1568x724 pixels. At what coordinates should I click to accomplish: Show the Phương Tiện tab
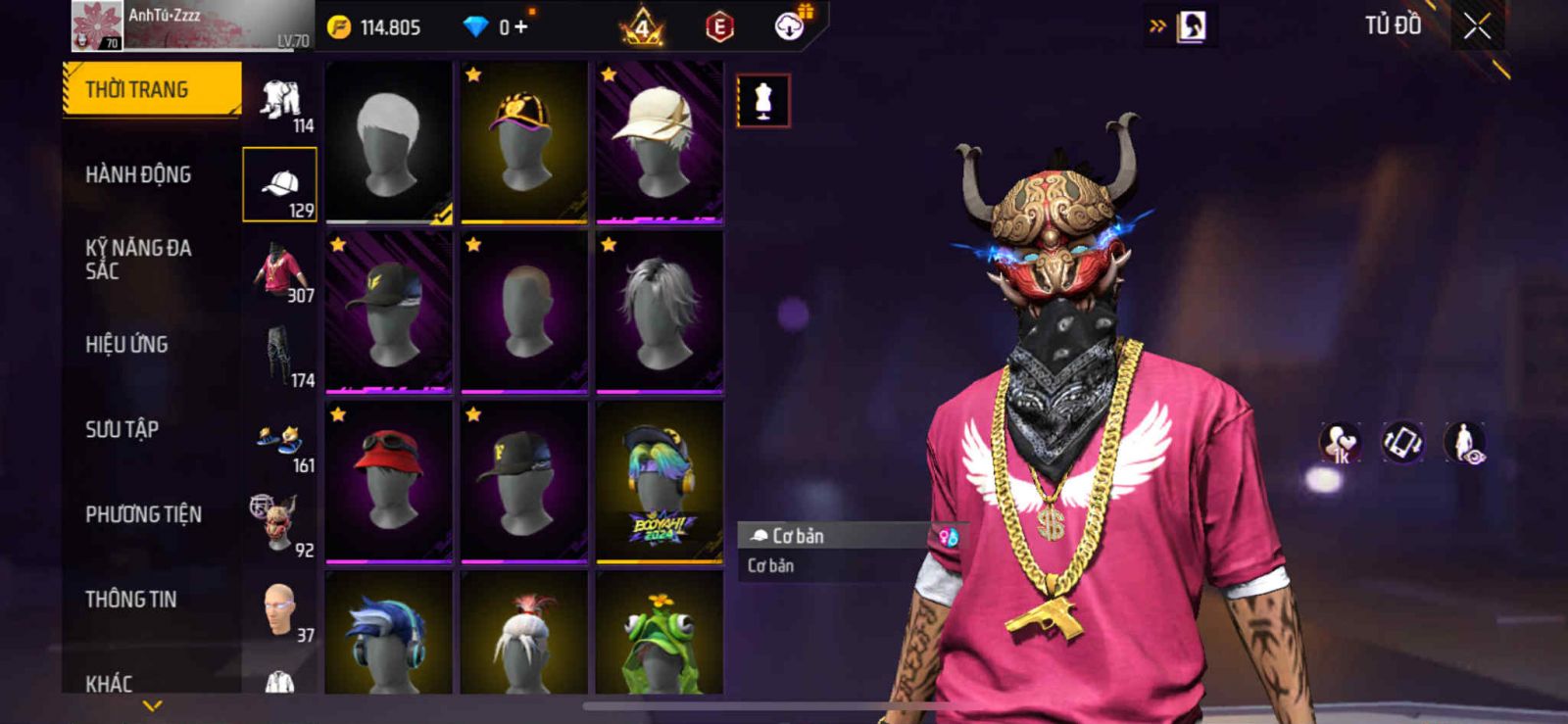coord(143,514)
